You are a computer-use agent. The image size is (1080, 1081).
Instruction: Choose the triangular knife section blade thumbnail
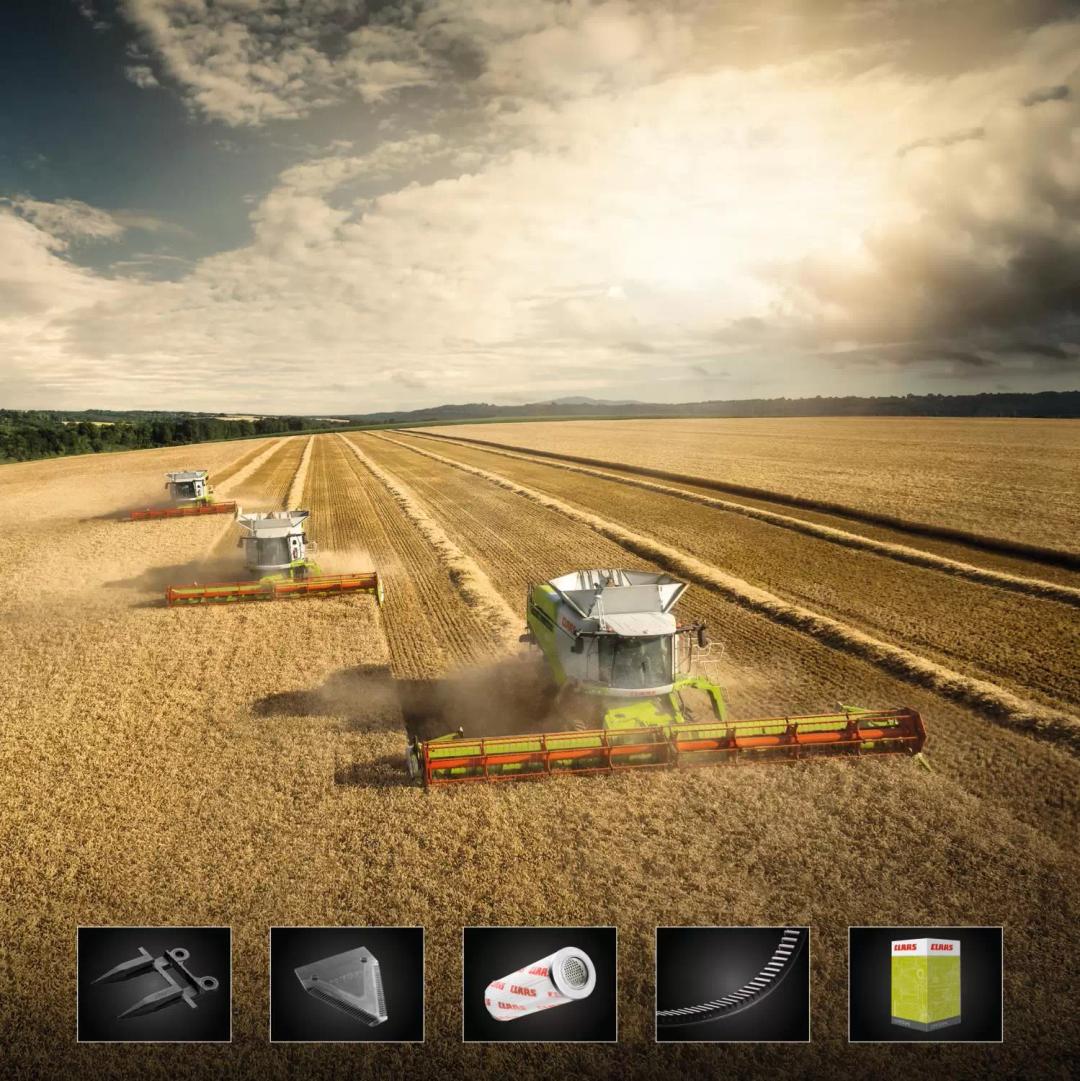click(347, 984)
